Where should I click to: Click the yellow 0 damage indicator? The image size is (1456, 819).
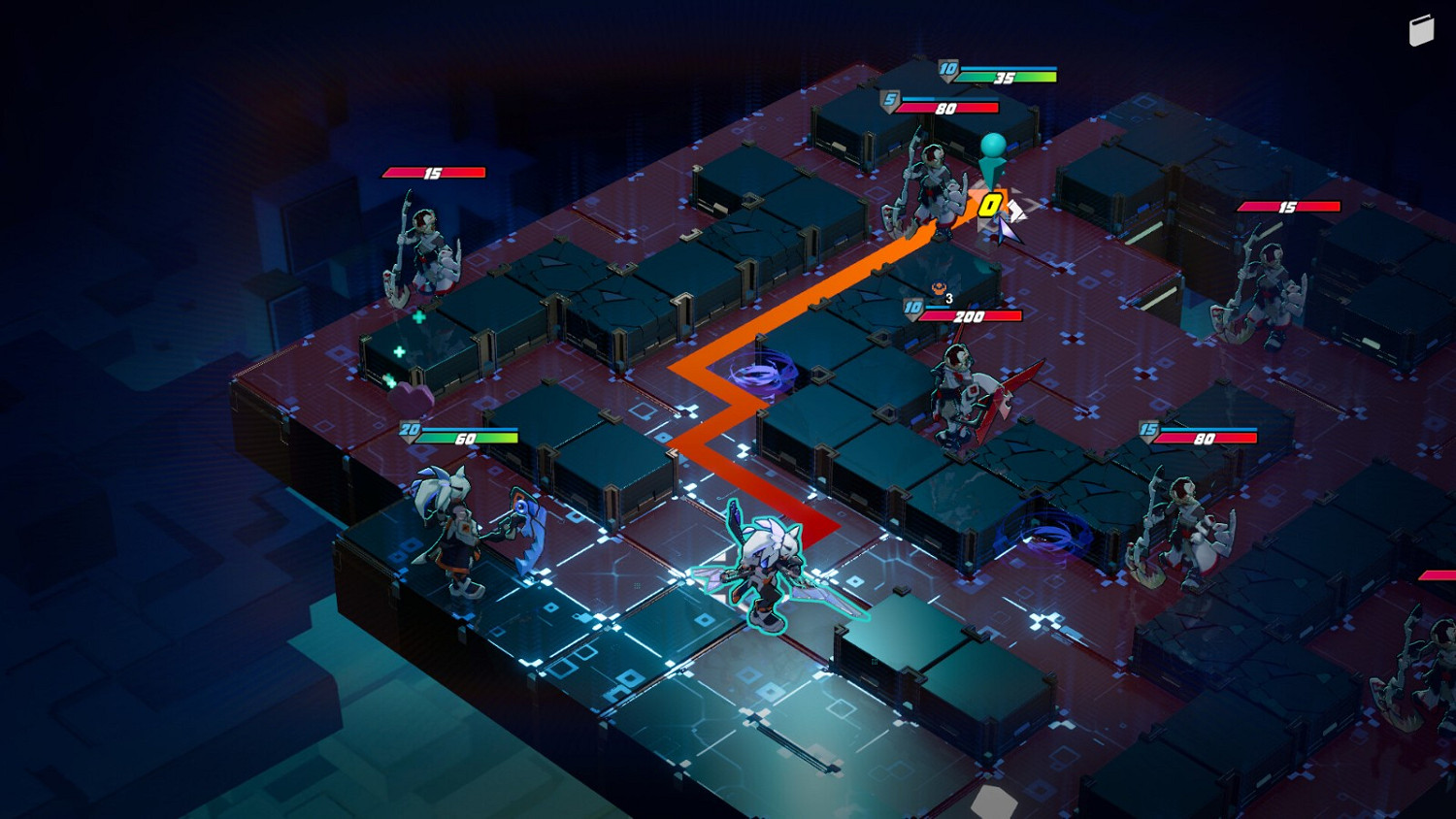991,205
